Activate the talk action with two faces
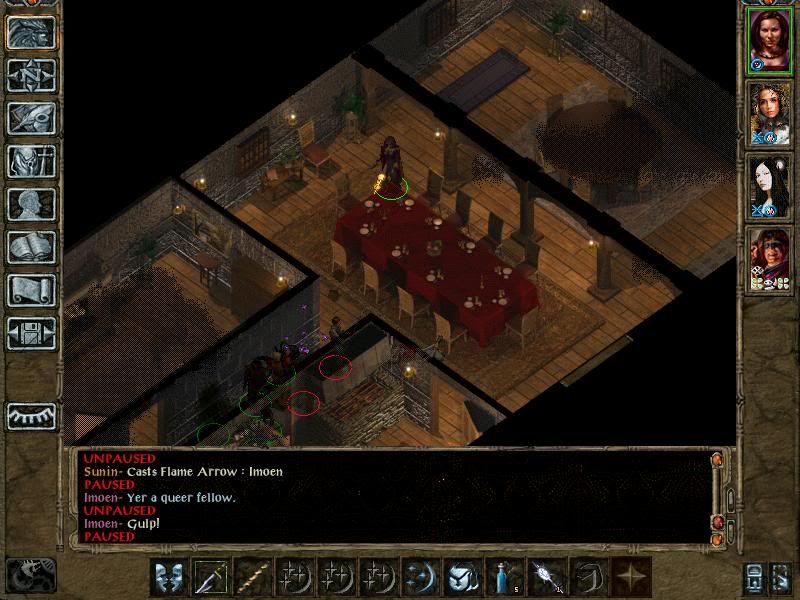Screen dimensions: 800x600 (169, 578)
